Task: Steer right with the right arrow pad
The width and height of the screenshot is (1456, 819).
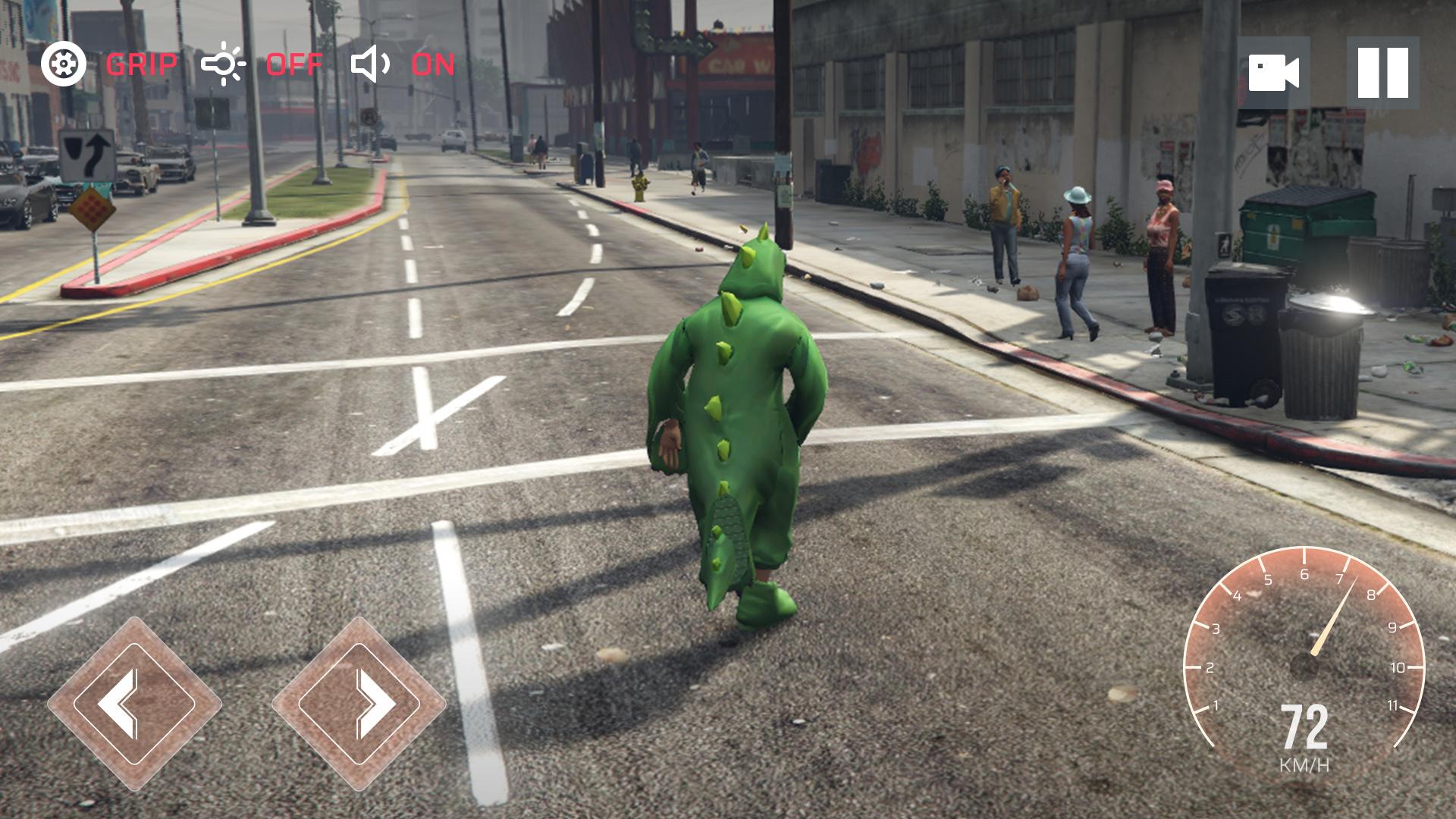Action: tap(359, 703)
